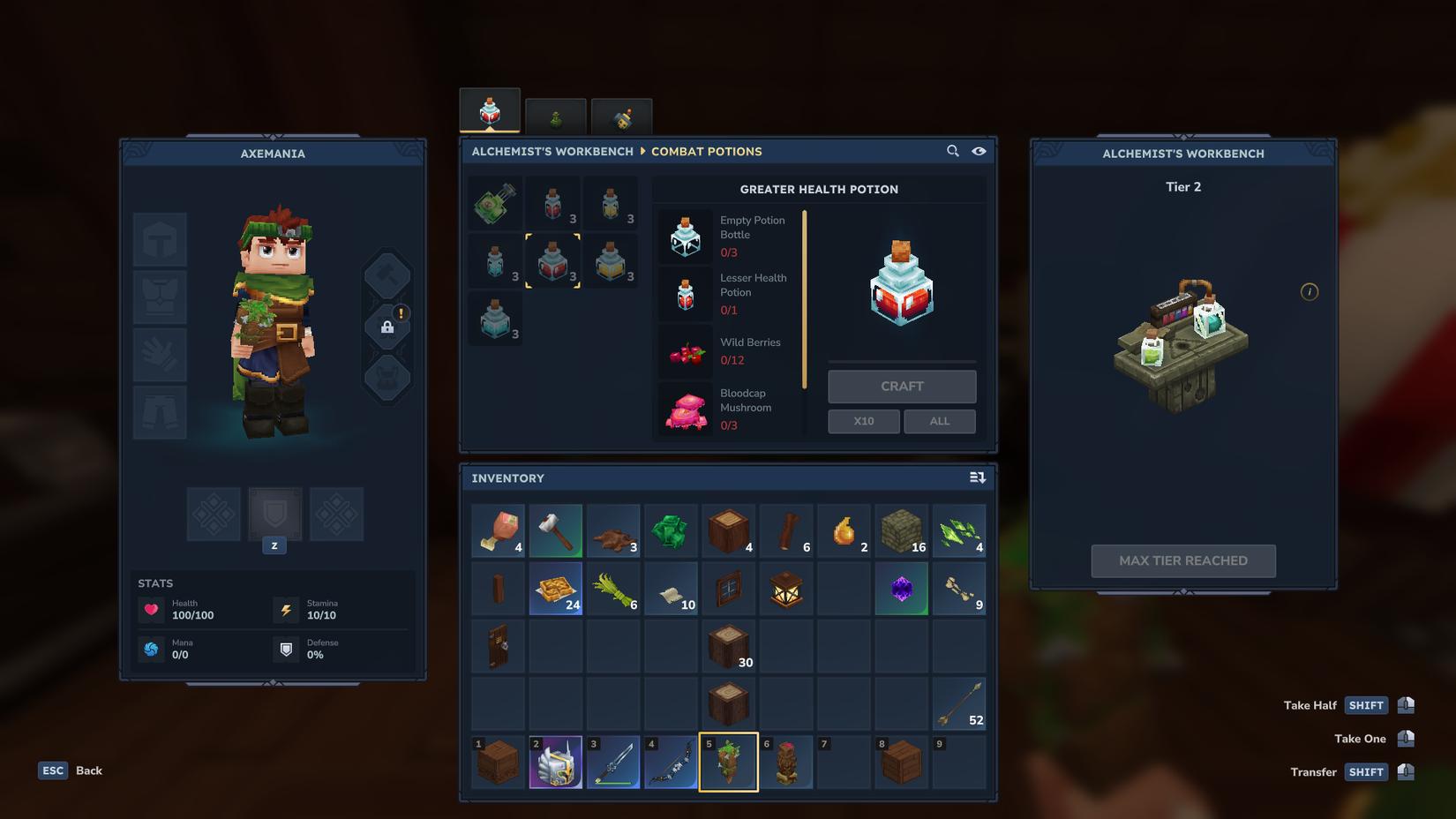
Task: Switch to Combat Potions via the breadcrumb
Action: coord(707,151)
